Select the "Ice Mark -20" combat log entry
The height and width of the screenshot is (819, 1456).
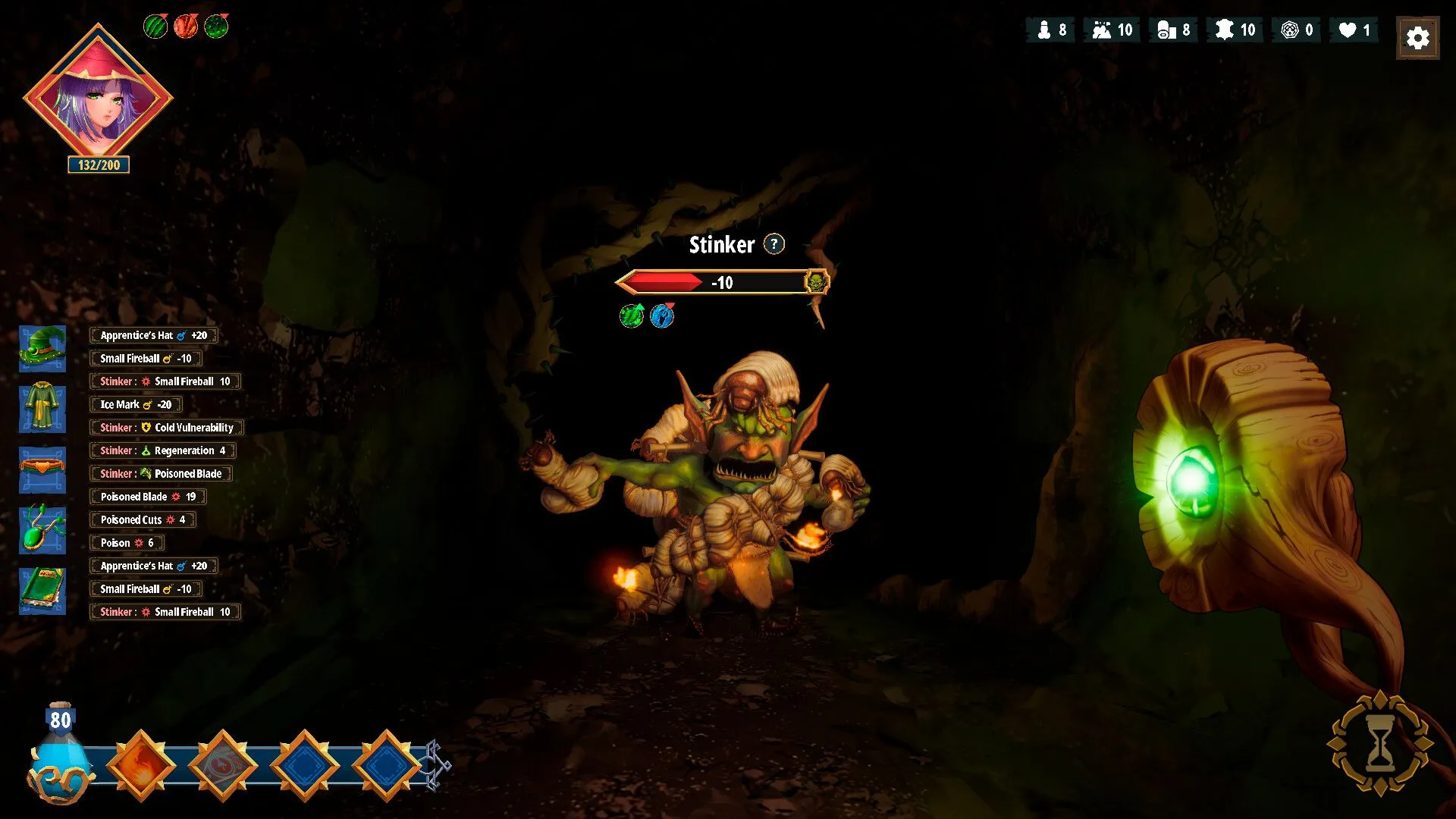[136, 404]
